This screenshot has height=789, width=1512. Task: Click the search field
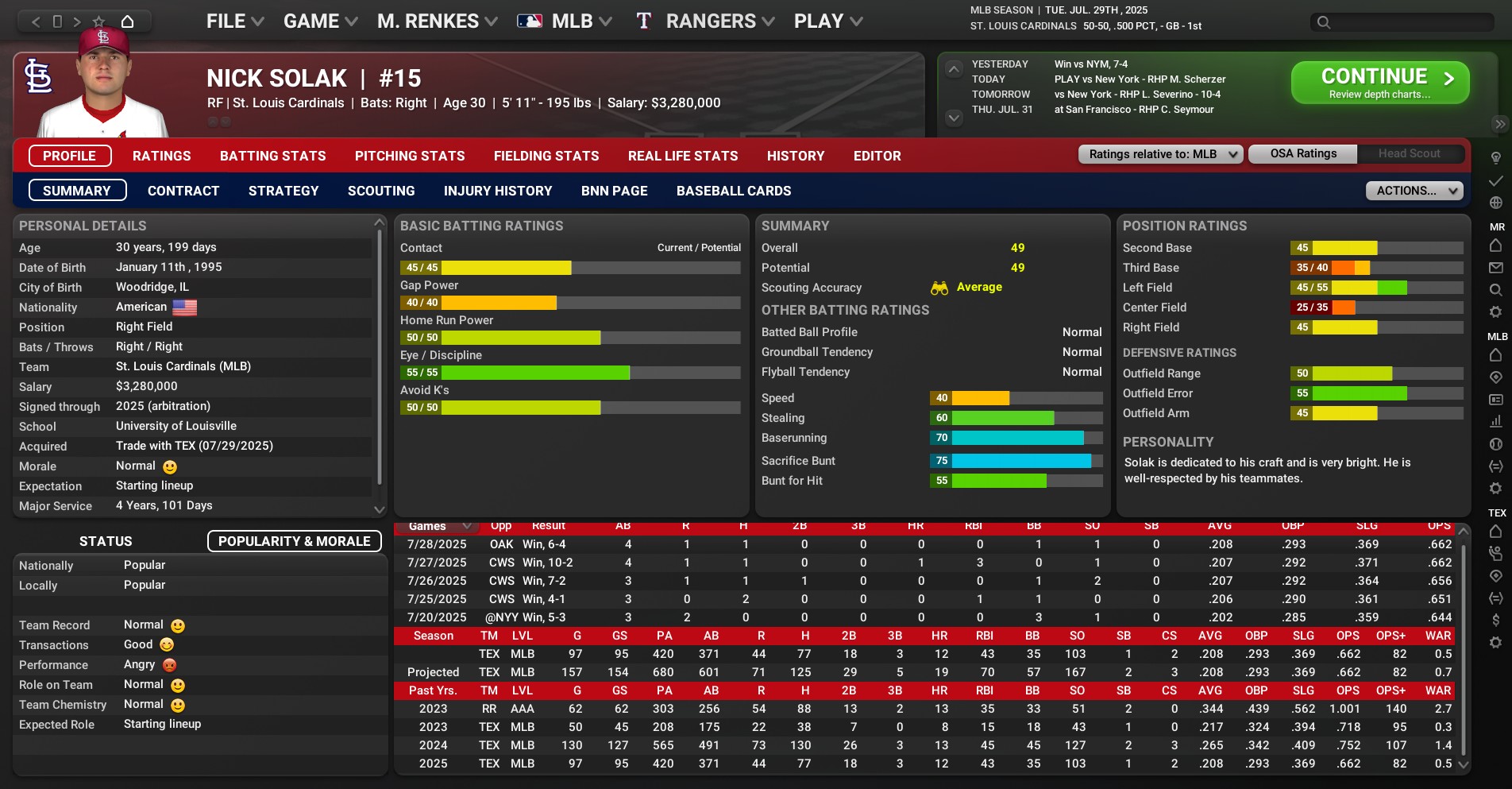tap(1411, 22)
